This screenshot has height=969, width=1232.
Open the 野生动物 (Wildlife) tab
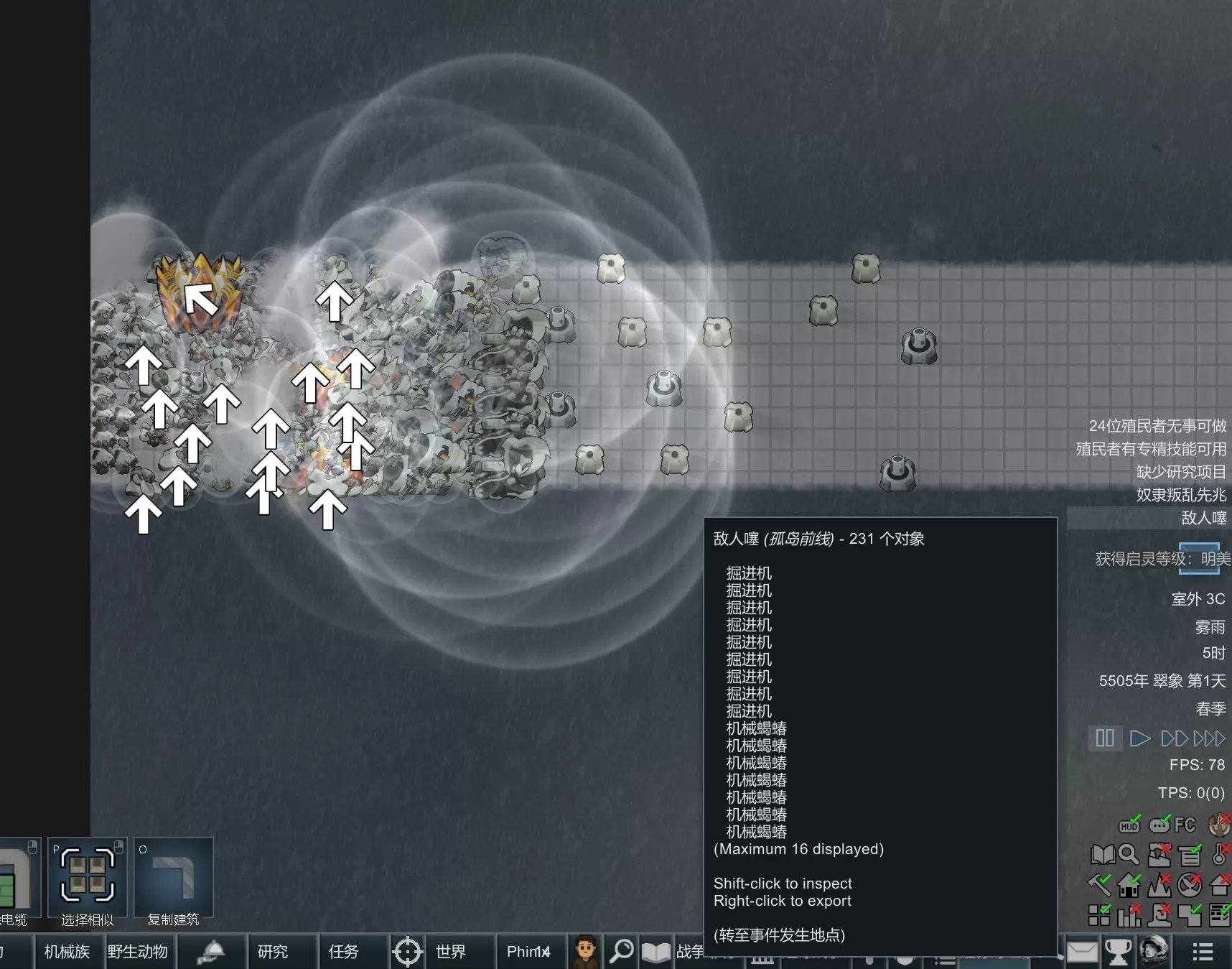coord(138,952)
